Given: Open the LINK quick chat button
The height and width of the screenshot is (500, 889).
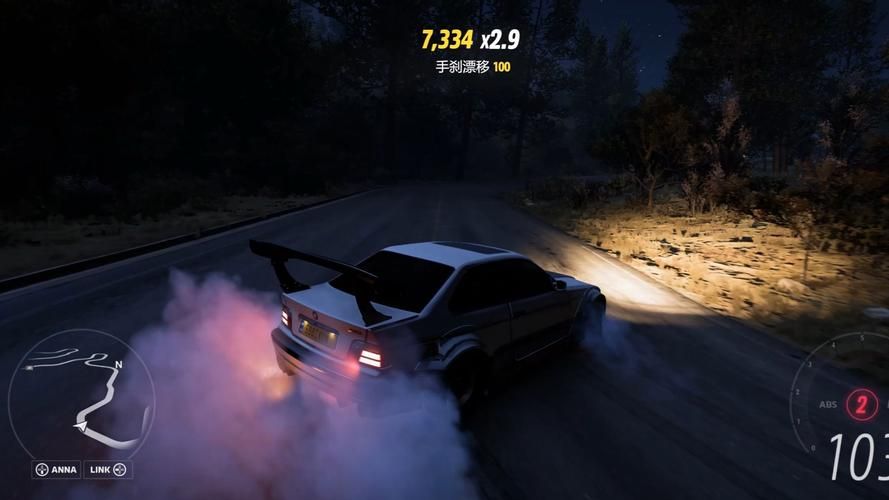Looking at the screenshot, I should 108,469.
